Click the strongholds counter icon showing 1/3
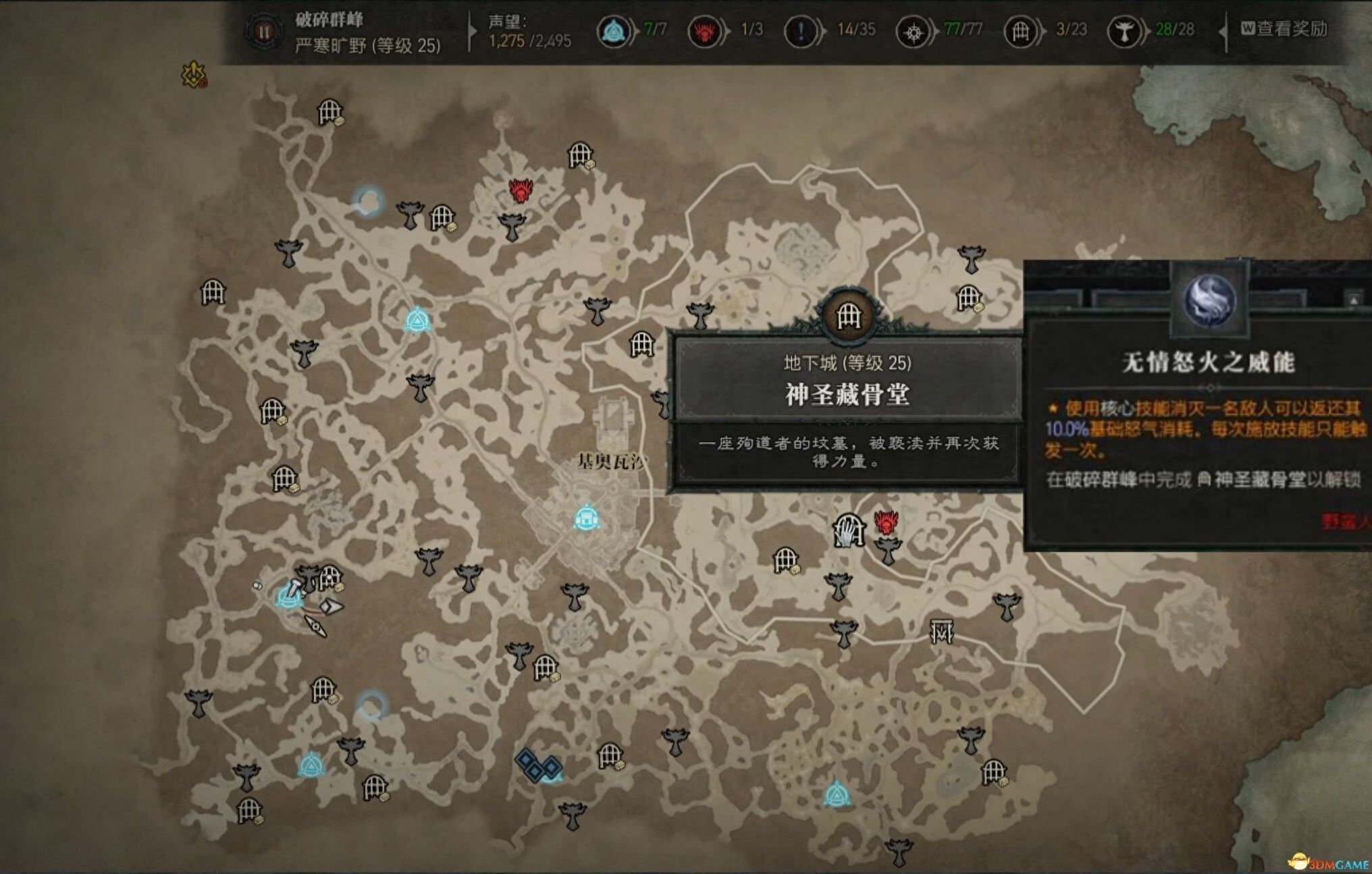This screenshot has width=1372, height=874. [x=704, y=30]
